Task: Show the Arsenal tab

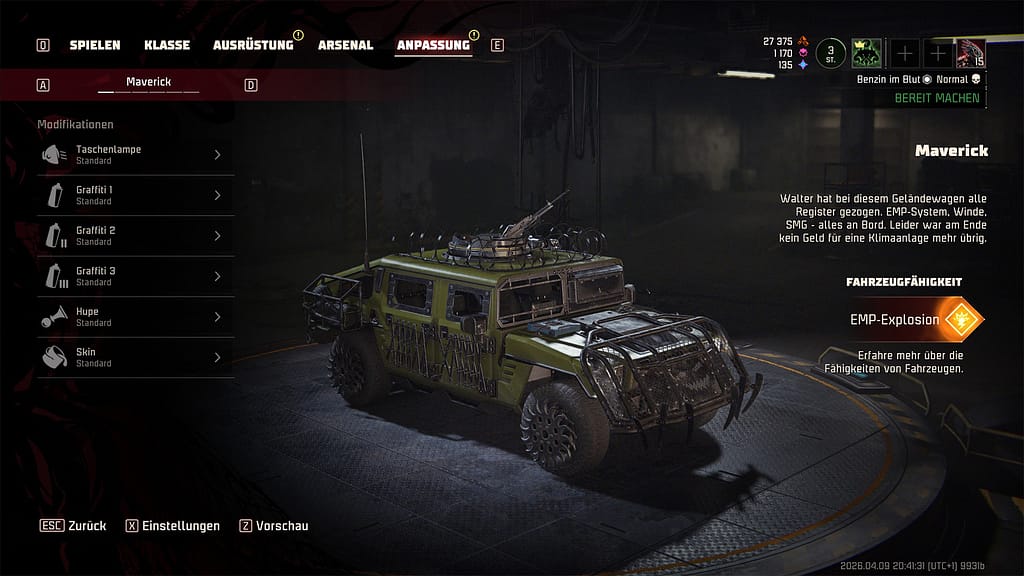Action: 345,45
